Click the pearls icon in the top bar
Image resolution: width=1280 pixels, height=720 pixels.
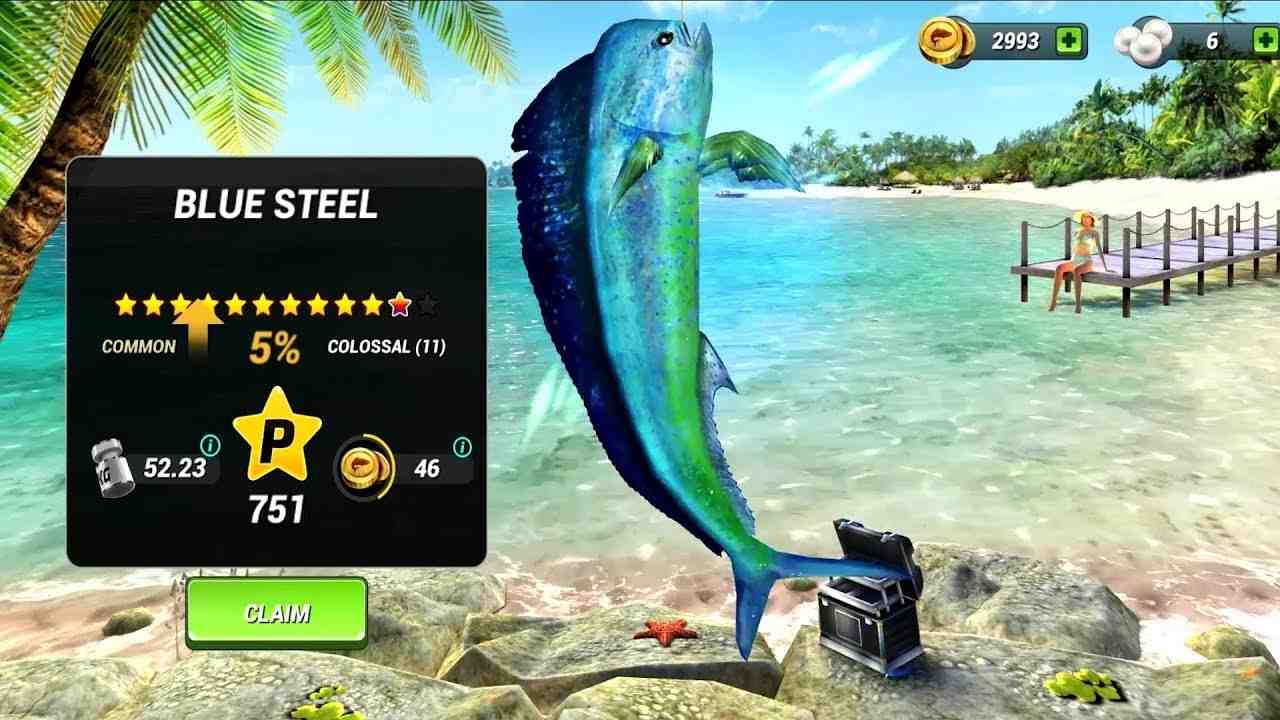(x=1145, y=38)
